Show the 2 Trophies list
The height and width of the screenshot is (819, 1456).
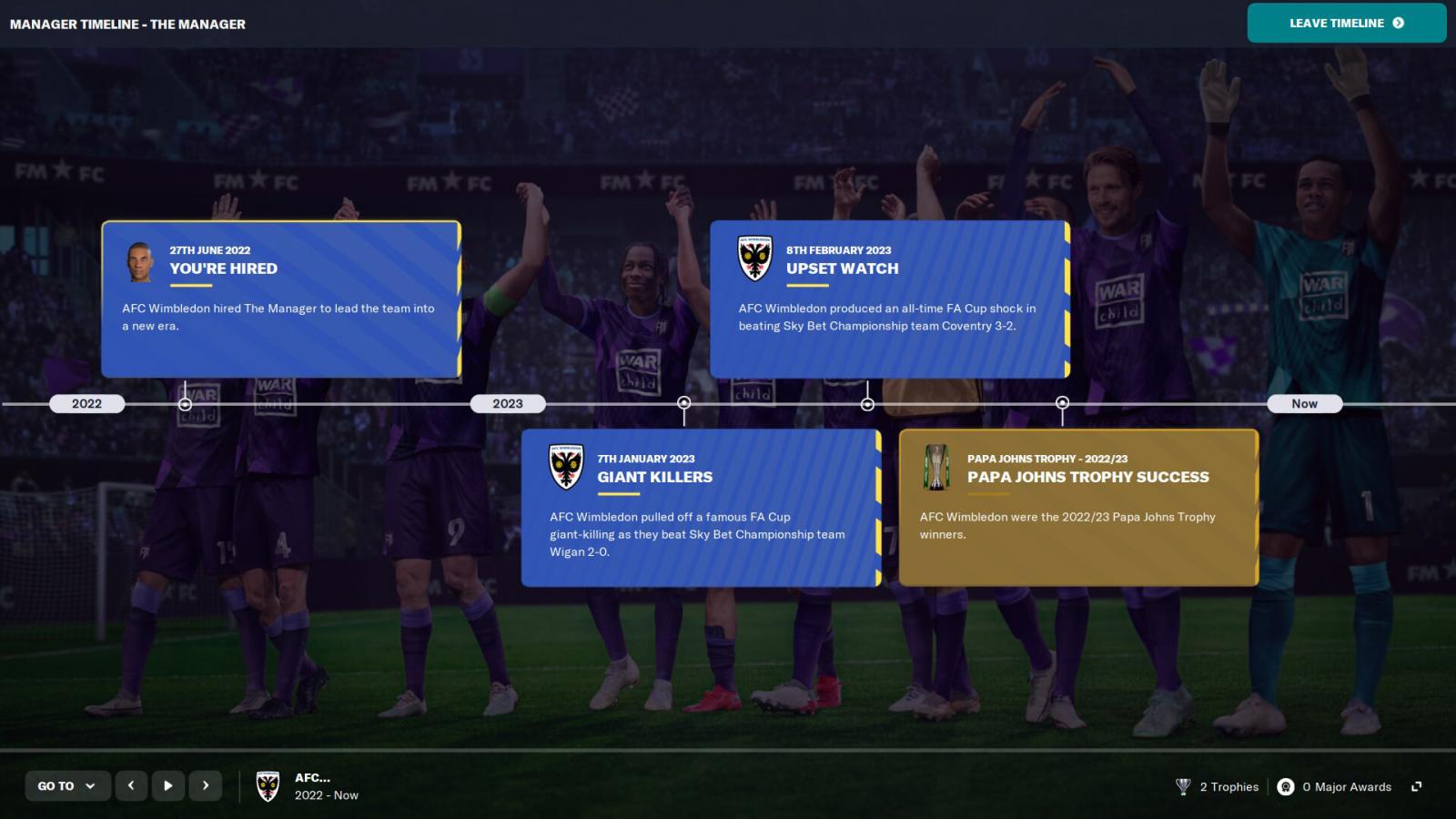point(1218,786)
